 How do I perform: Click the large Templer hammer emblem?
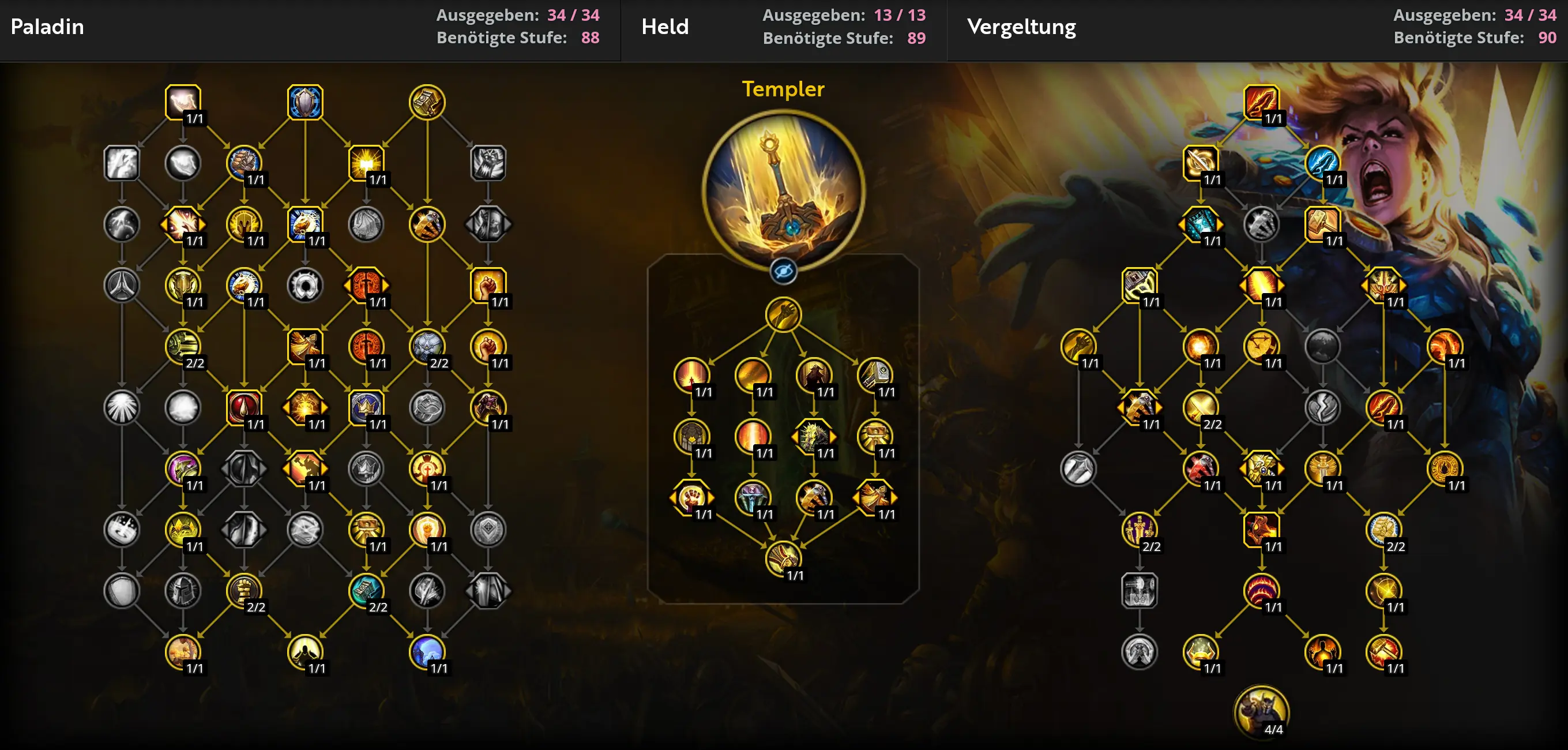[783, 190]
